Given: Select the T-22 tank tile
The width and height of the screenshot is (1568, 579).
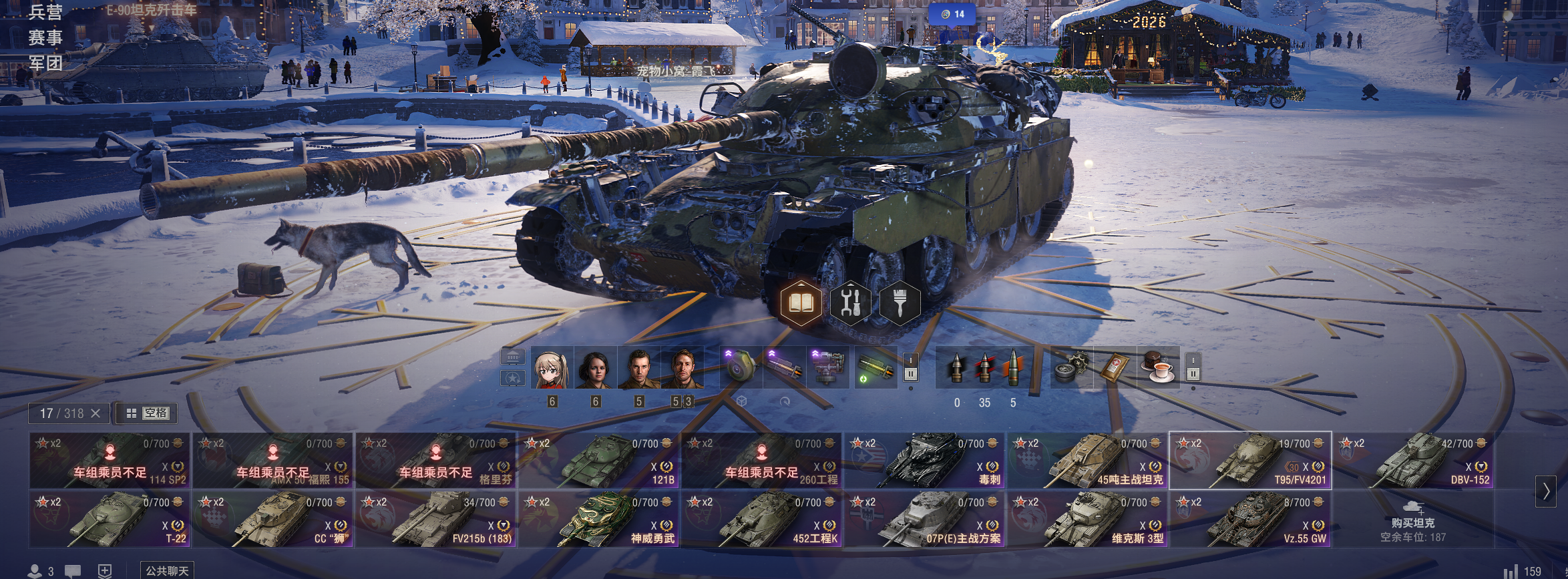Looking at the screenshot, I should coord(110,520).
